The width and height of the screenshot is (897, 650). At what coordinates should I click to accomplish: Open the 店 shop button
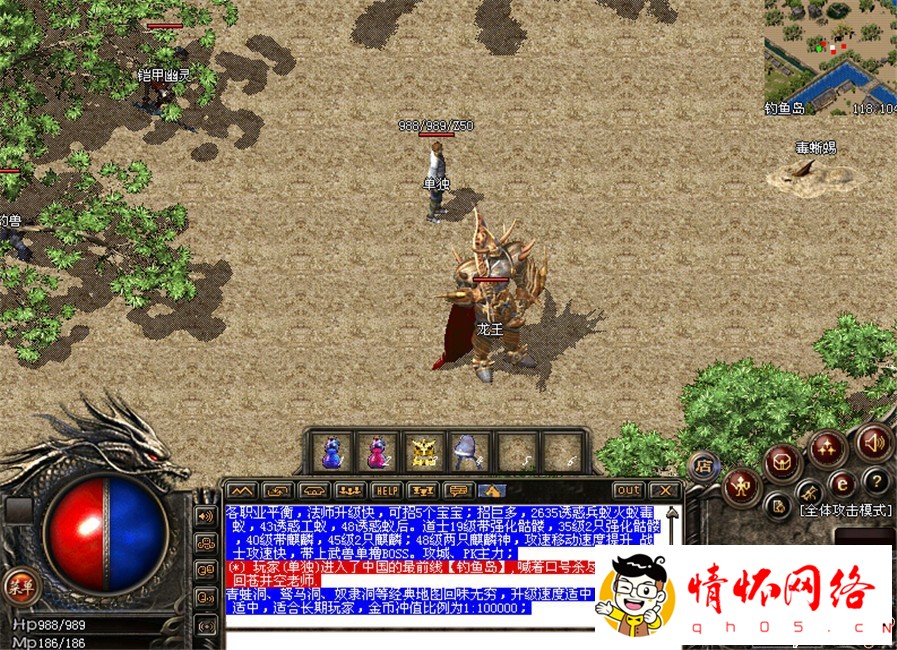click(x=703, y=465)
